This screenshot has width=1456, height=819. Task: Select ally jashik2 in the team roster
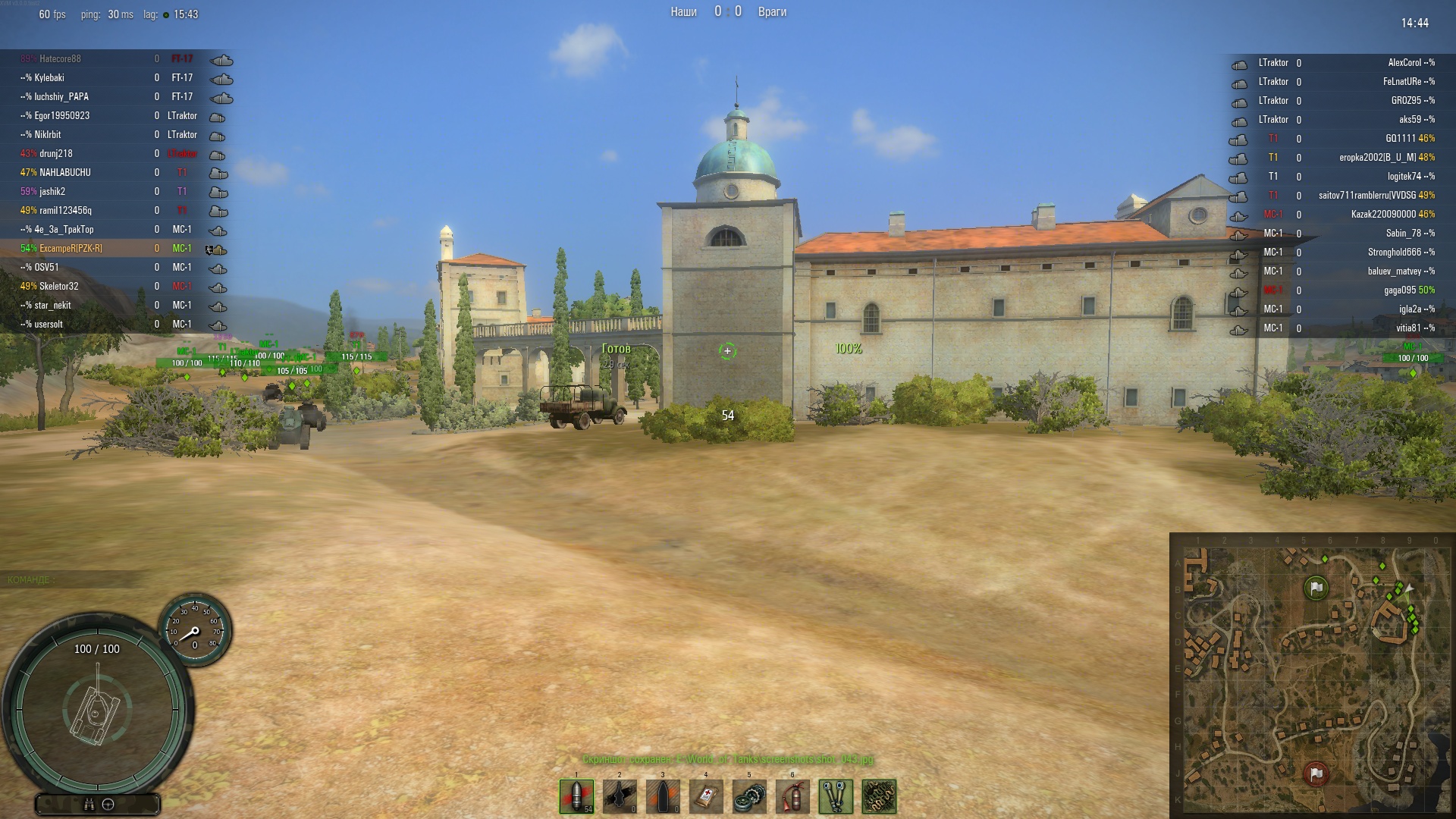pyautogui.click(x=52, y=192)
